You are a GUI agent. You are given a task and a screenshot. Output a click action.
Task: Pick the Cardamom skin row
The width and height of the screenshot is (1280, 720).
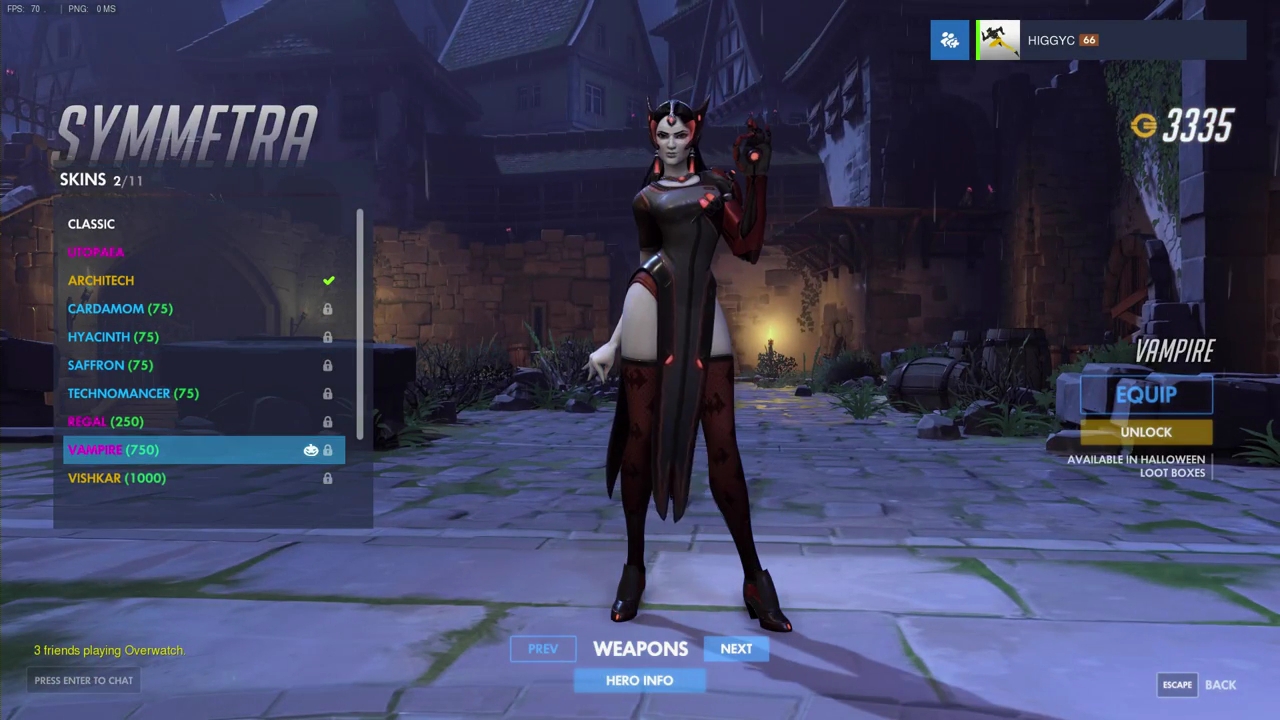pos(120,309)
